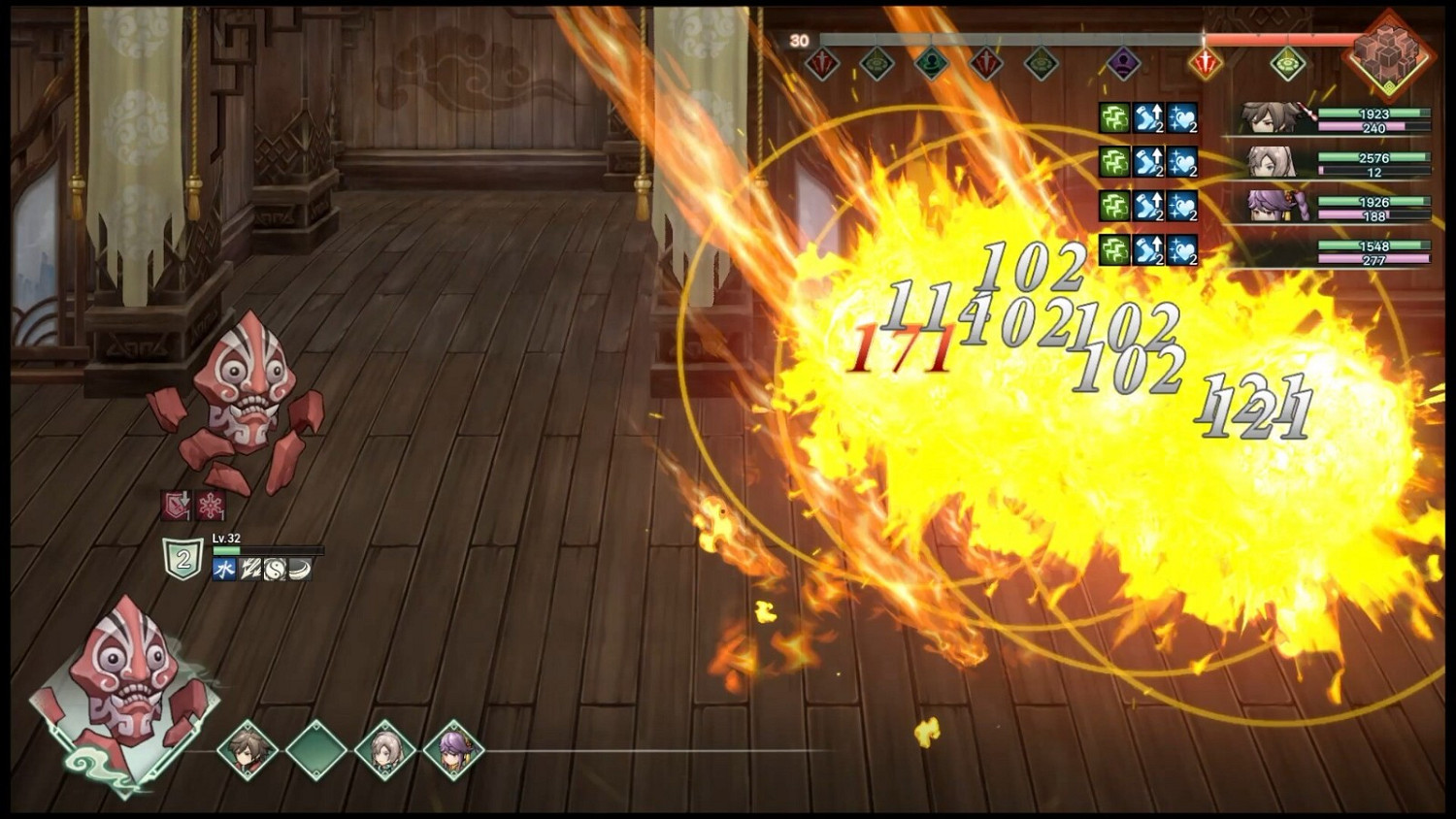
Task: Select the enemy's defense-down debuff icon
Action: coord(175,505)
